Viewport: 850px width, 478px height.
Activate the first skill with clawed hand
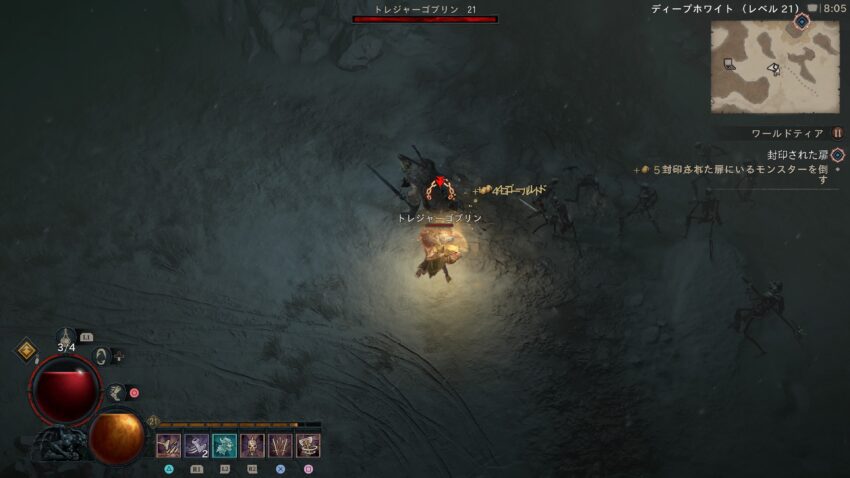[168, 446]
